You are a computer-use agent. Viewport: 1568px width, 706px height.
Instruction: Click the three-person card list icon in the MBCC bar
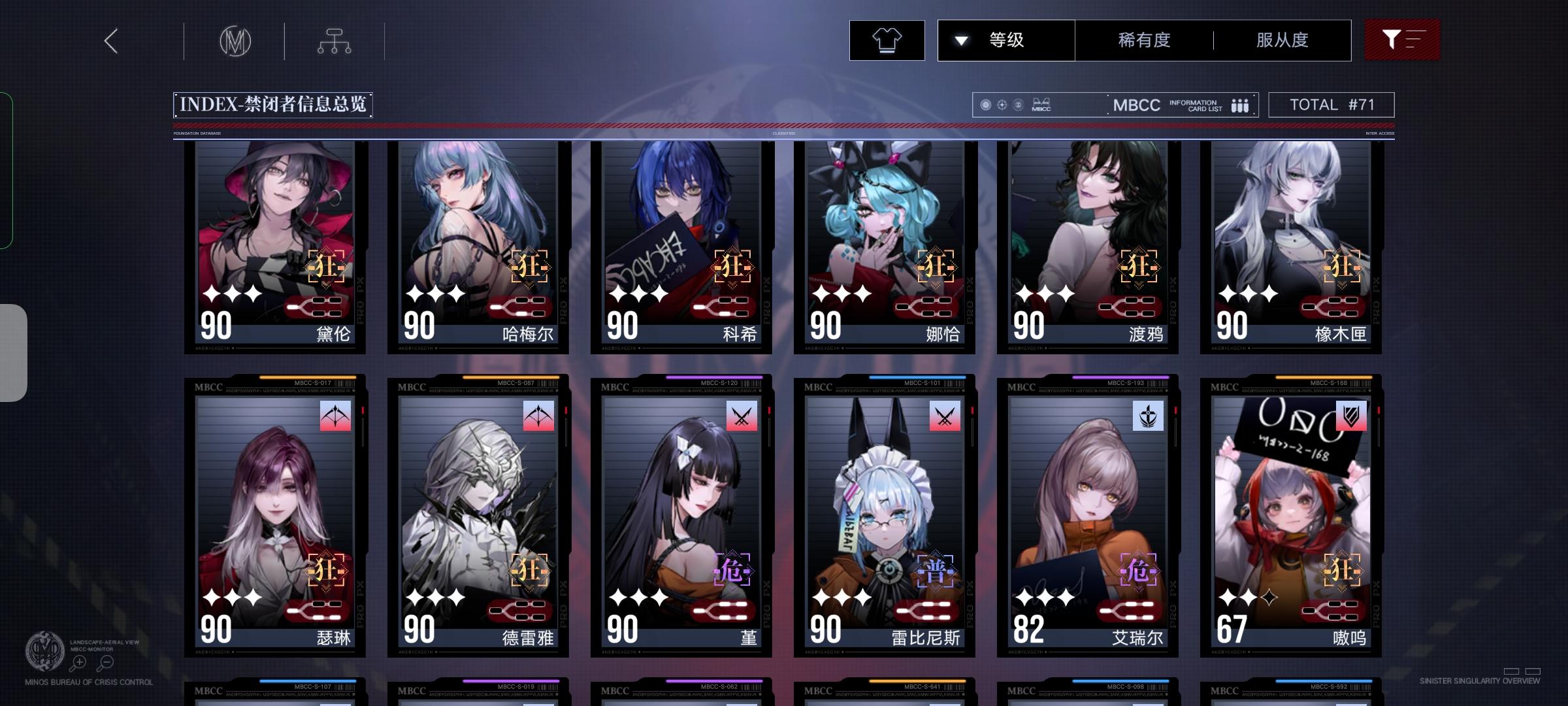(x=1239, y=105)
